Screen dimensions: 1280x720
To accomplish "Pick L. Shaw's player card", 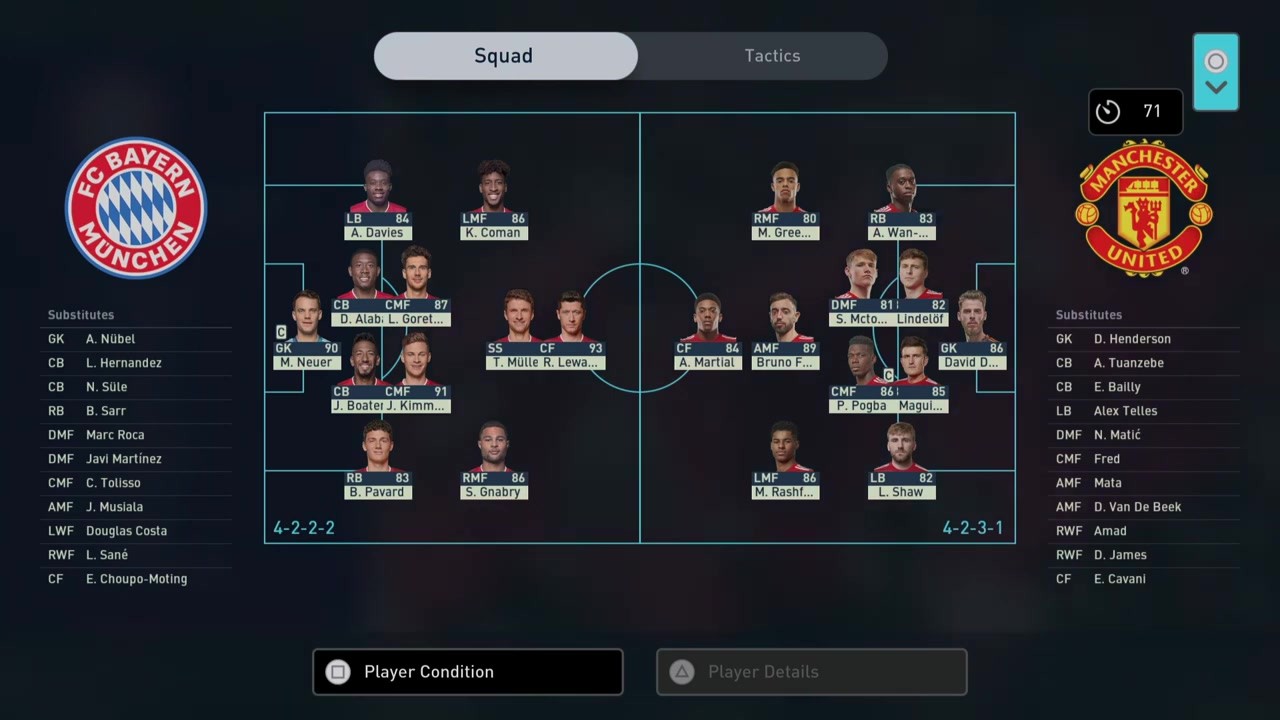I will click(901, 460).
